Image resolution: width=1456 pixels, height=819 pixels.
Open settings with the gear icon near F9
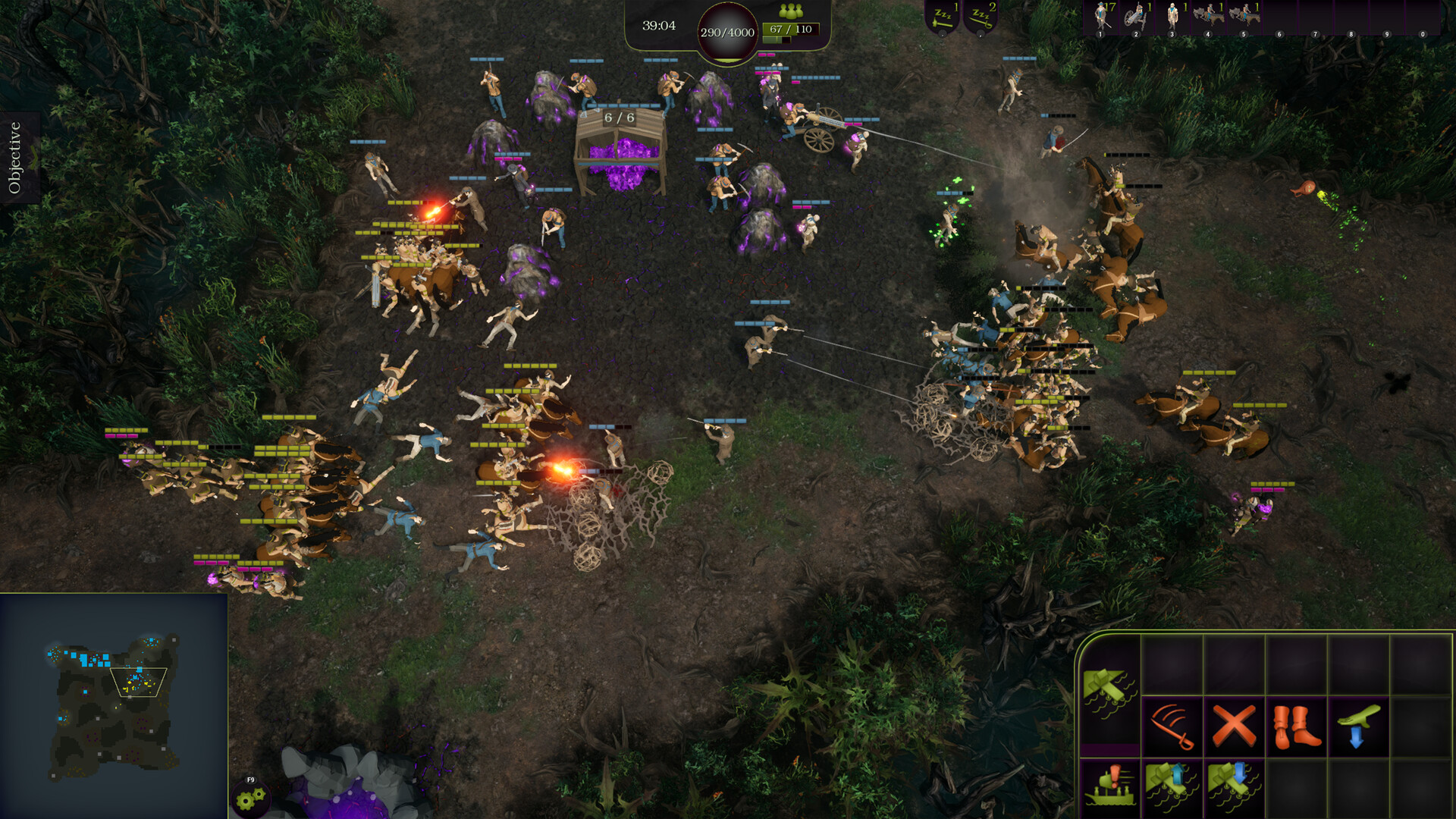tap(252, 799)
